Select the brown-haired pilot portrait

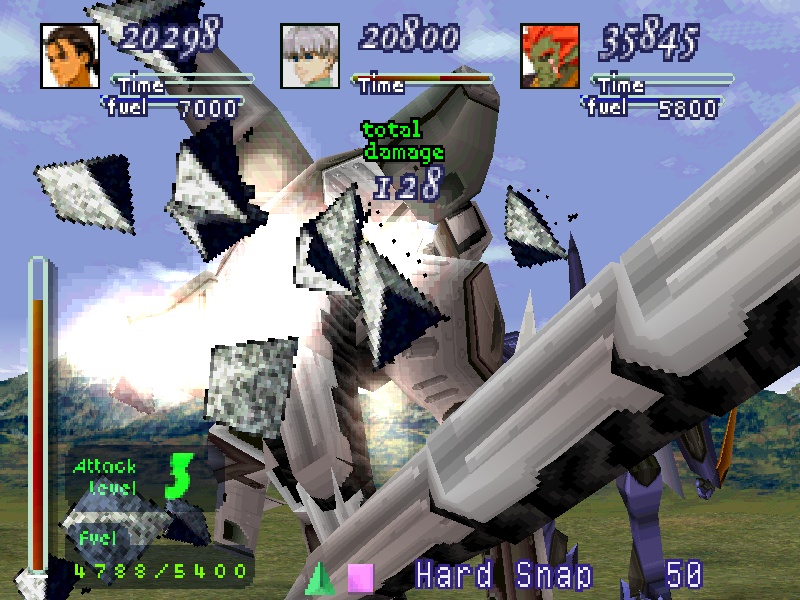70,56
